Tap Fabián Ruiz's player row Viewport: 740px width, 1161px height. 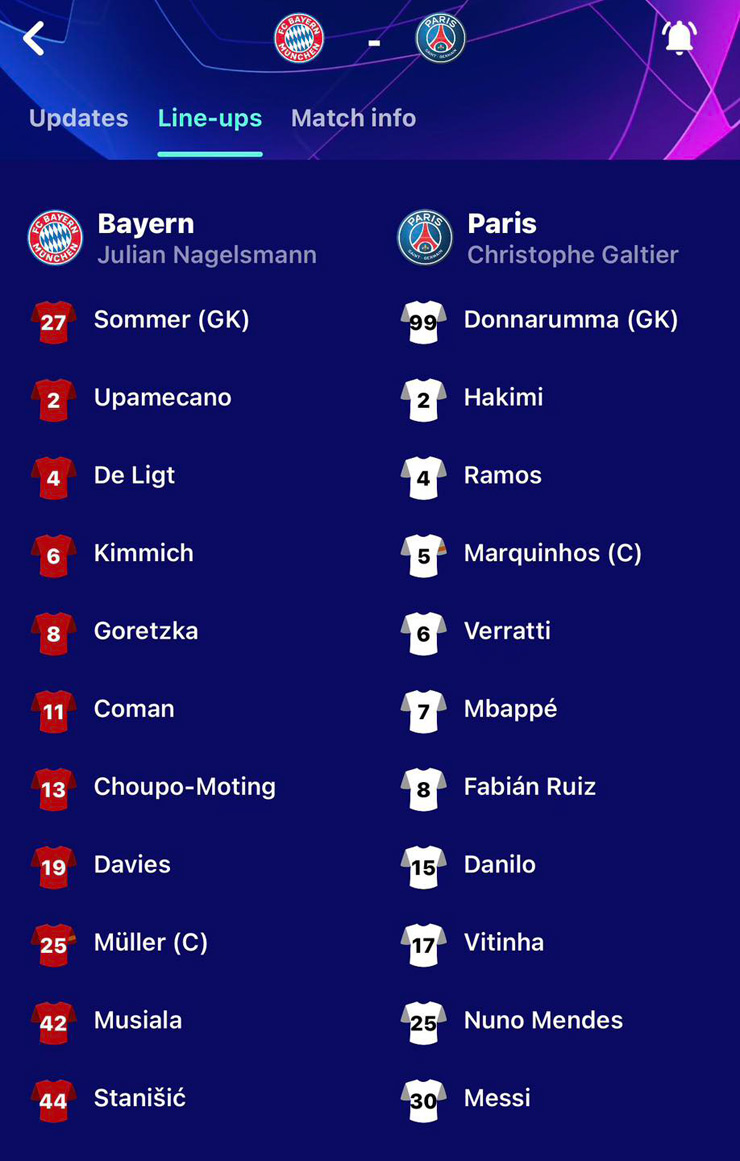point(529,787)
